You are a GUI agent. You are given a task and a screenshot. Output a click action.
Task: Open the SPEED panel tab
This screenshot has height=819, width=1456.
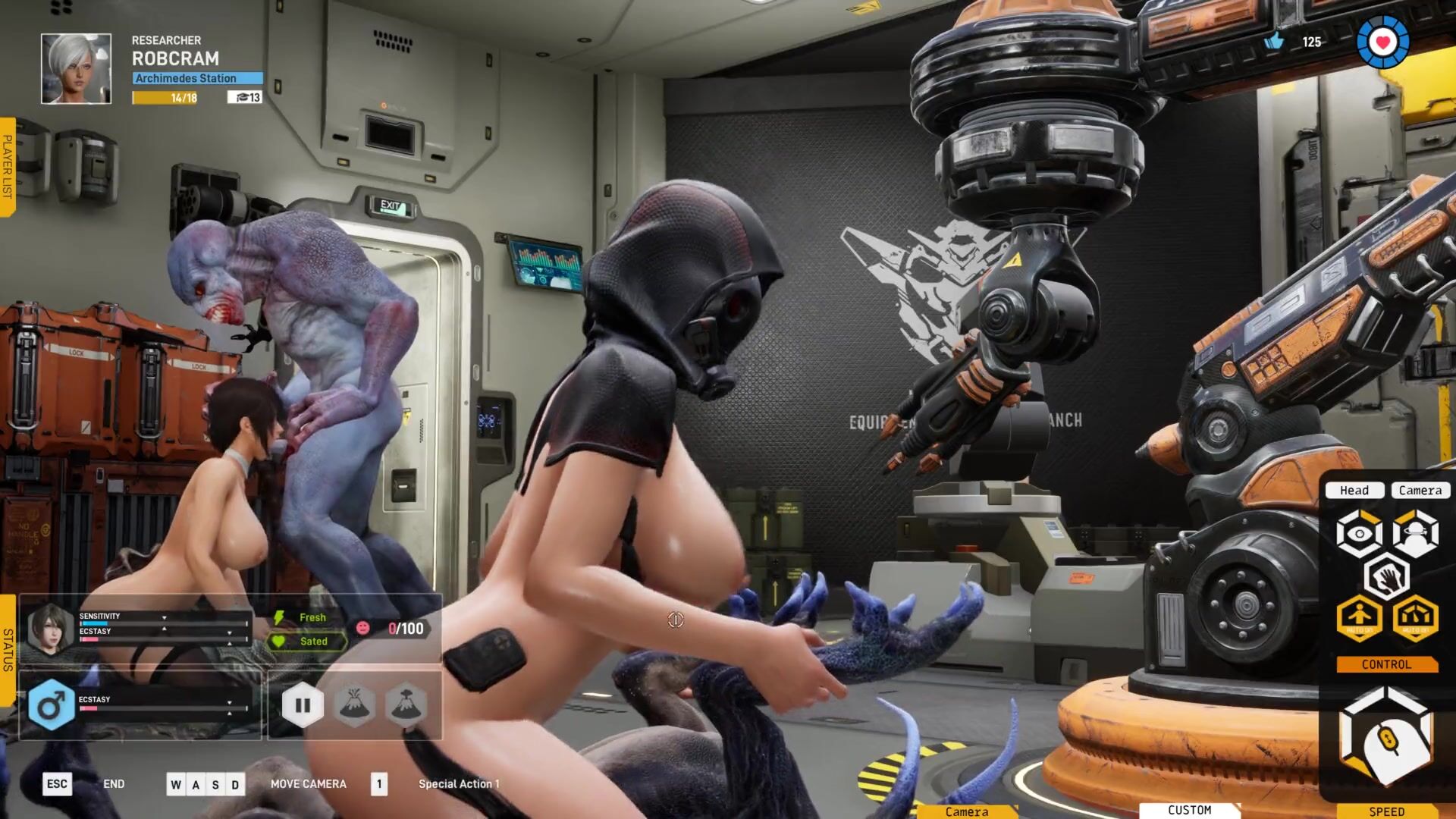click(1386, 811)
